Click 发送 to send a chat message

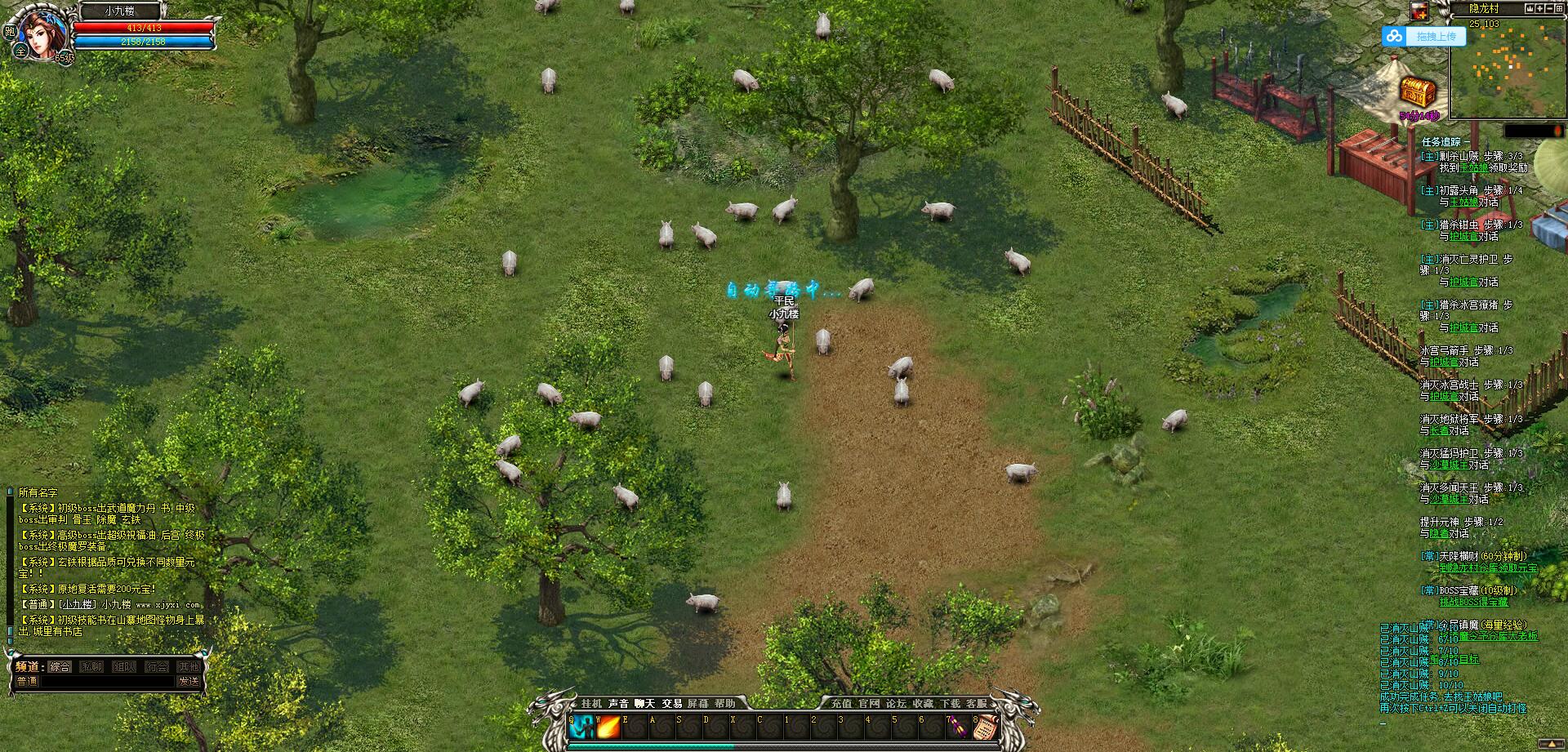point(189,681)
